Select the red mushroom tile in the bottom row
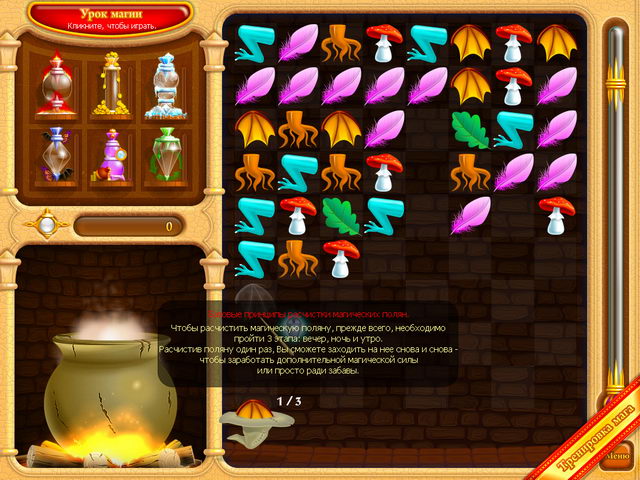The image size is (640, 480). pyautogui.click(x=340, y=258)
